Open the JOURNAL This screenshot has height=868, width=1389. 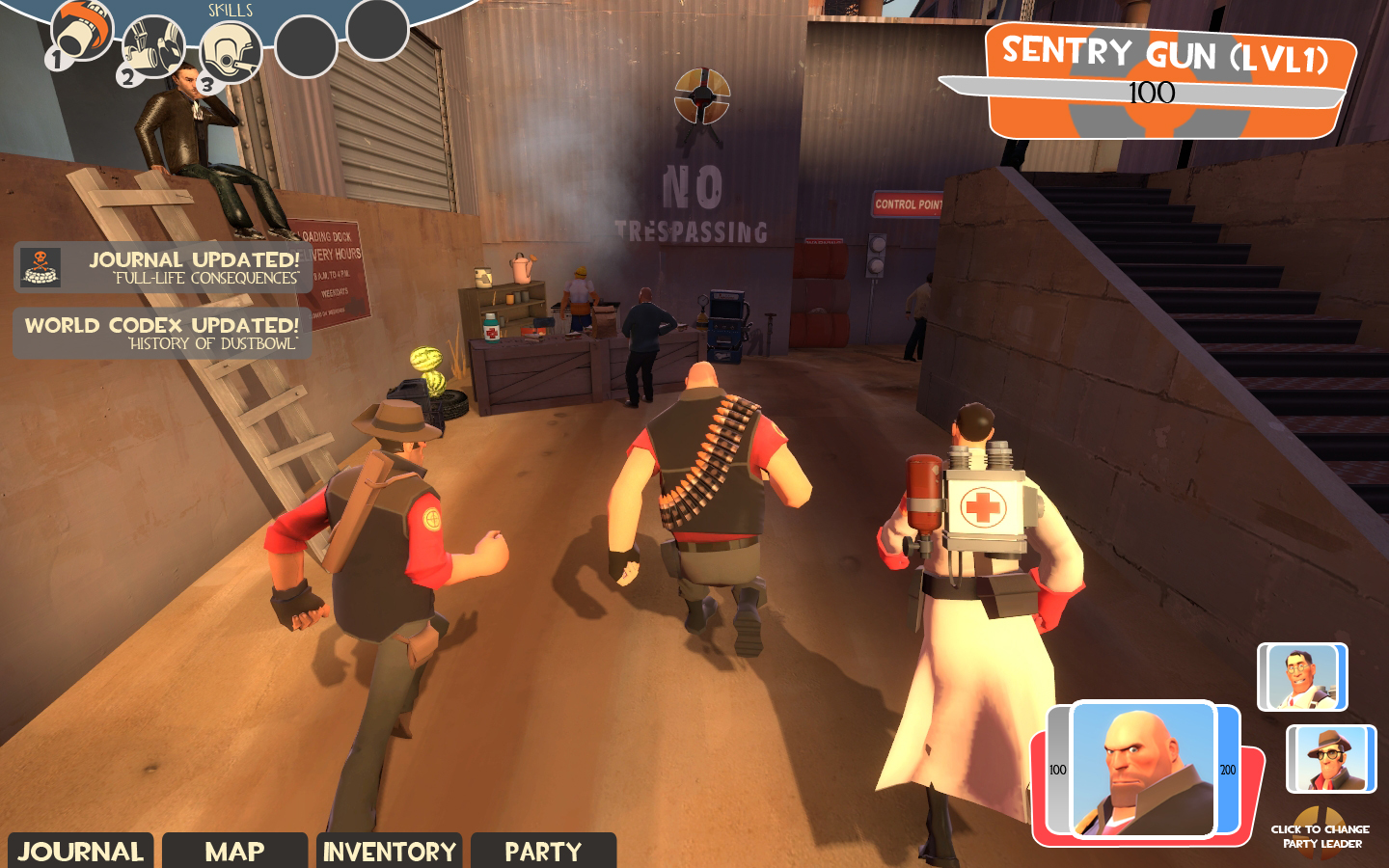pyautogui.click(x=82, y=852)
